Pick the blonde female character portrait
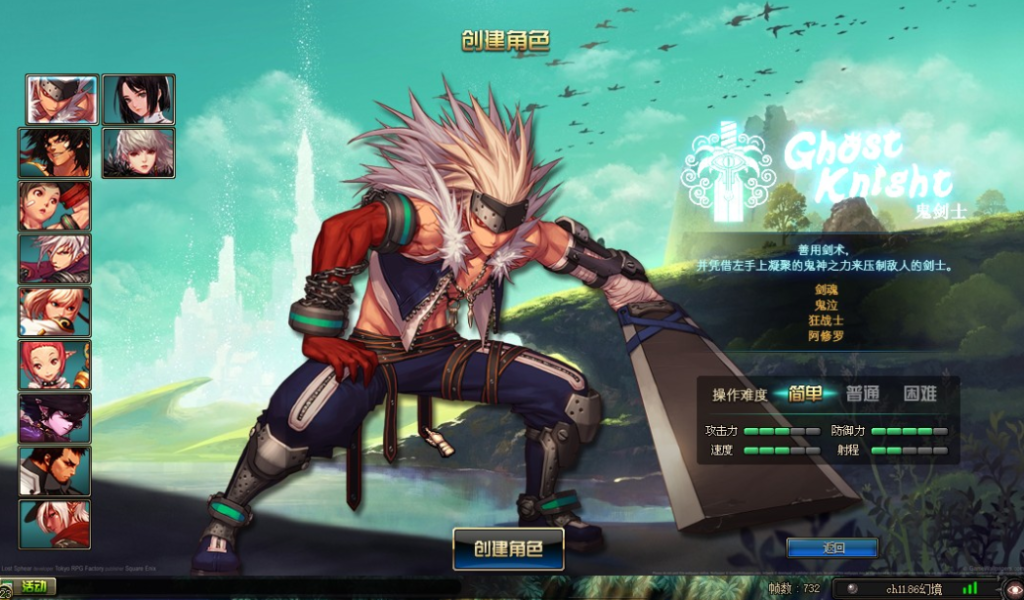Screen dimensions: 1024x600 point(55,312)
